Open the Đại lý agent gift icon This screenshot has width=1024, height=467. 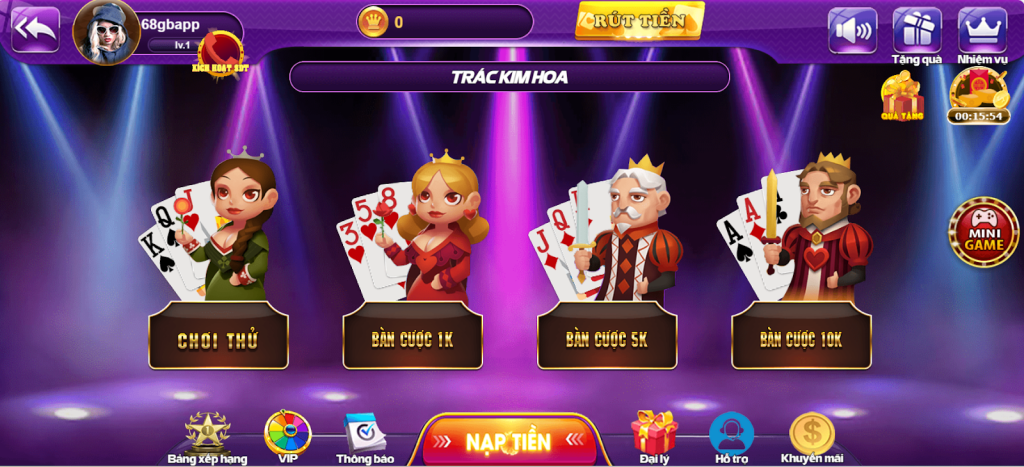pyautogui.click(x=654, y=432)
